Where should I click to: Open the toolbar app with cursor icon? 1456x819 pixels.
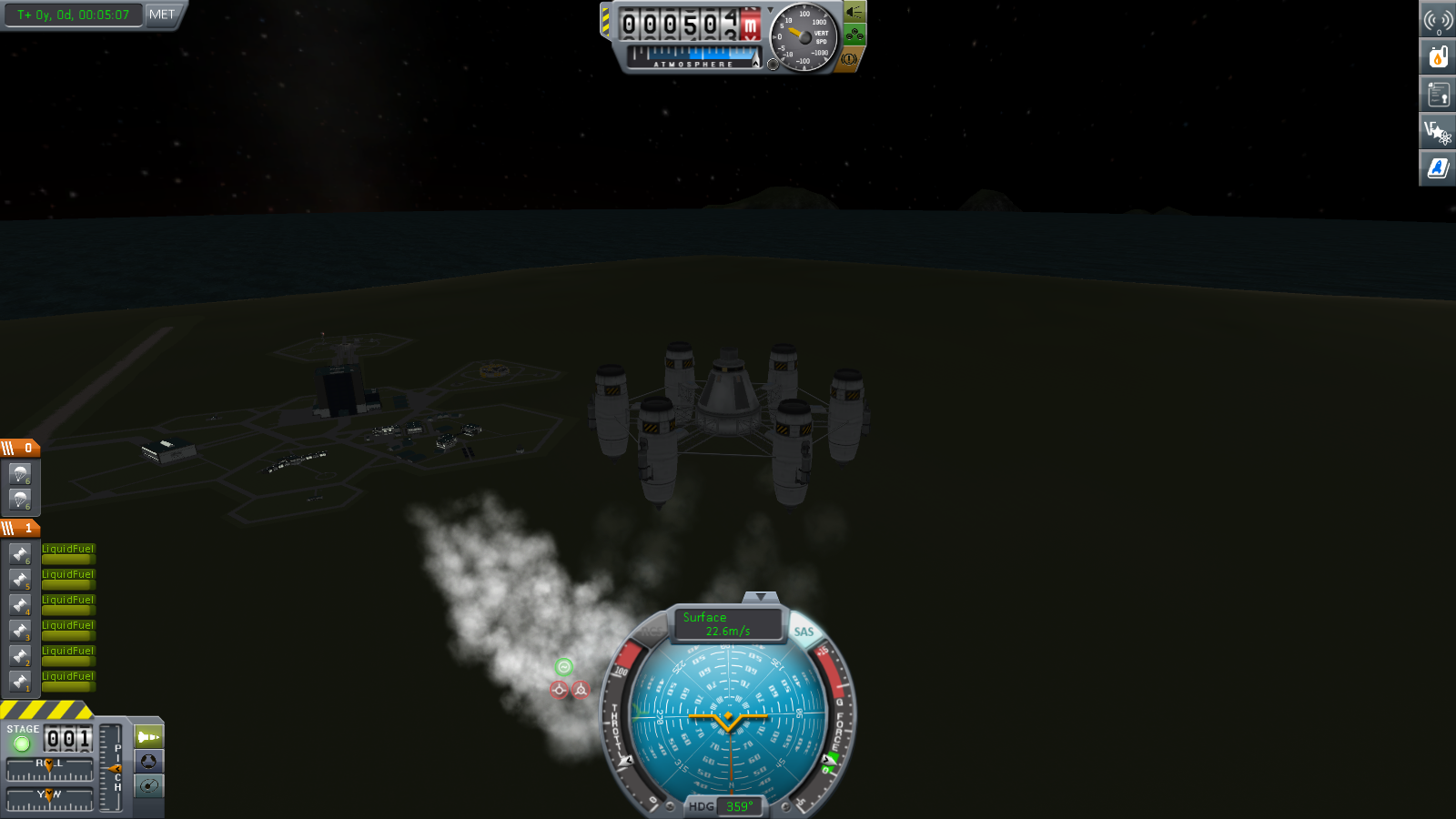tap(1438, 132)
